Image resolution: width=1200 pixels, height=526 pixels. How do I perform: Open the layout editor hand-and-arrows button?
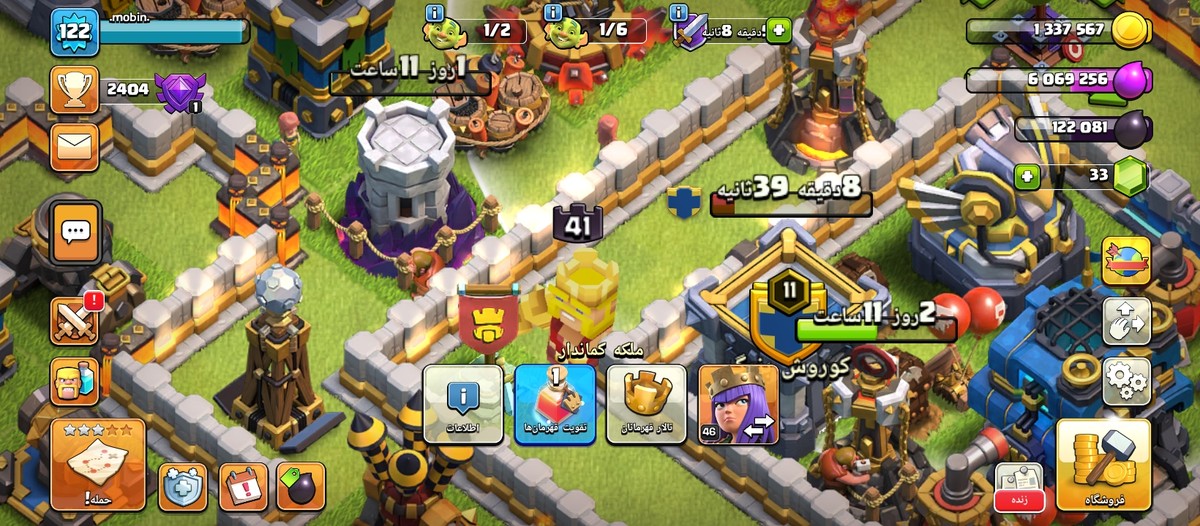[1126, 321]
